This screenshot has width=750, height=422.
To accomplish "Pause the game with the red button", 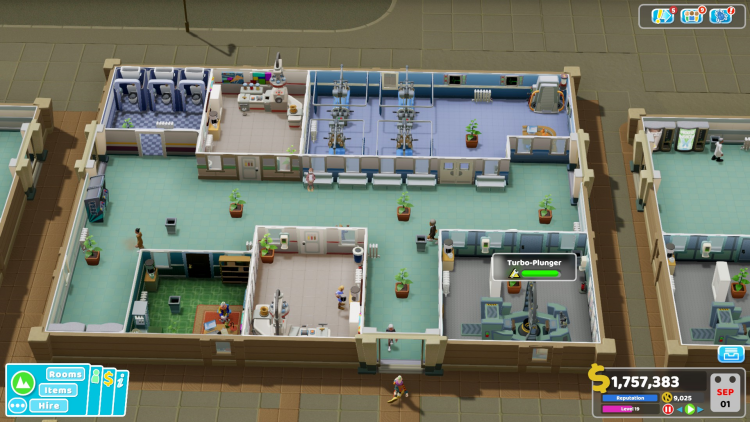I will click(668, 409).
